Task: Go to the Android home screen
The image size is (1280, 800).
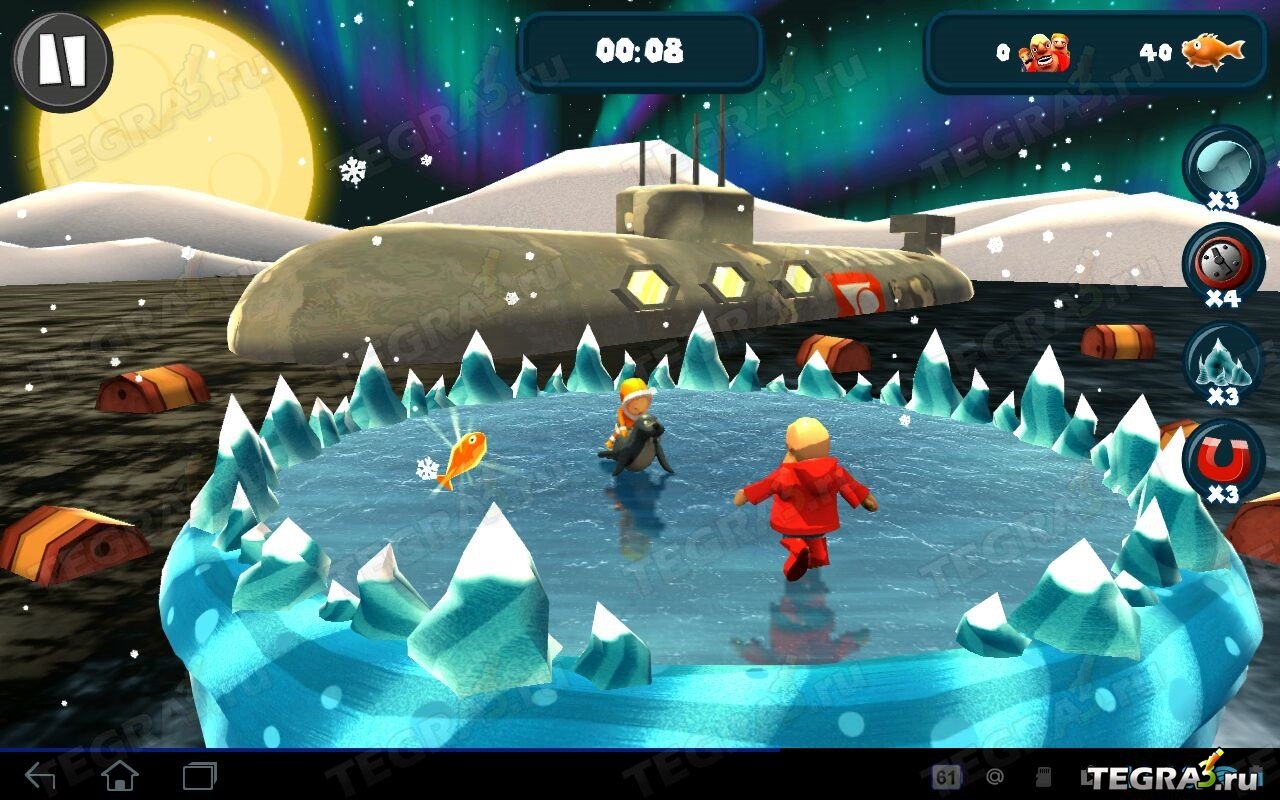Action: point(120,776)
